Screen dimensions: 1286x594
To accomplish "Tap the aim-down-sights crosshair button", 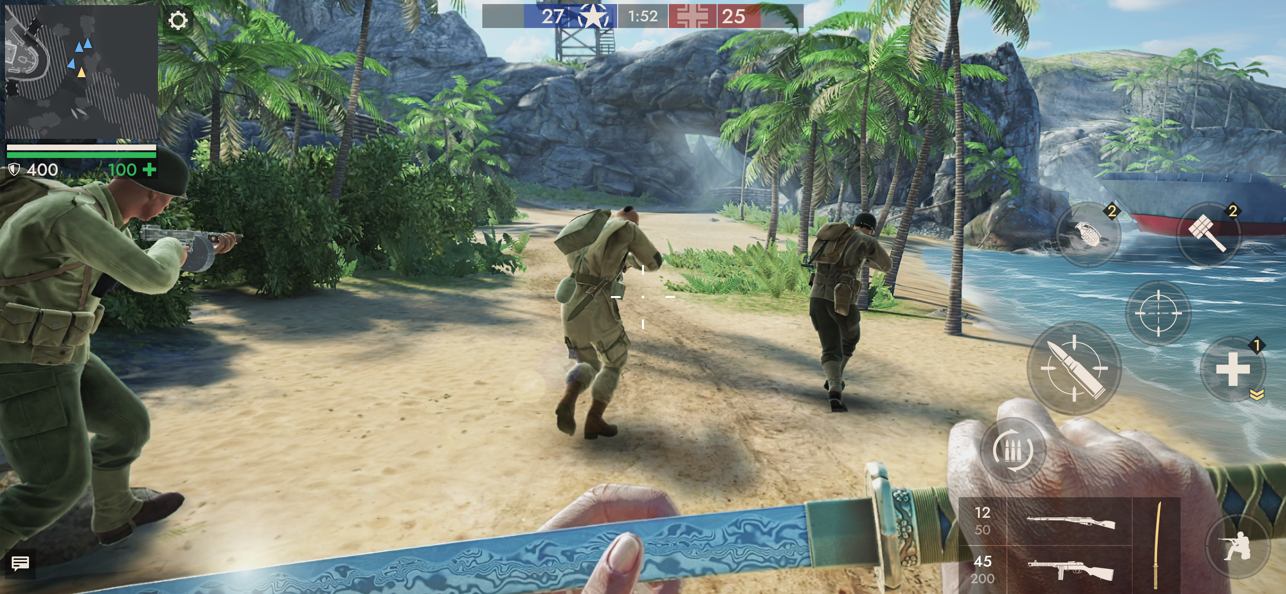I will (x=1158, y=313).
